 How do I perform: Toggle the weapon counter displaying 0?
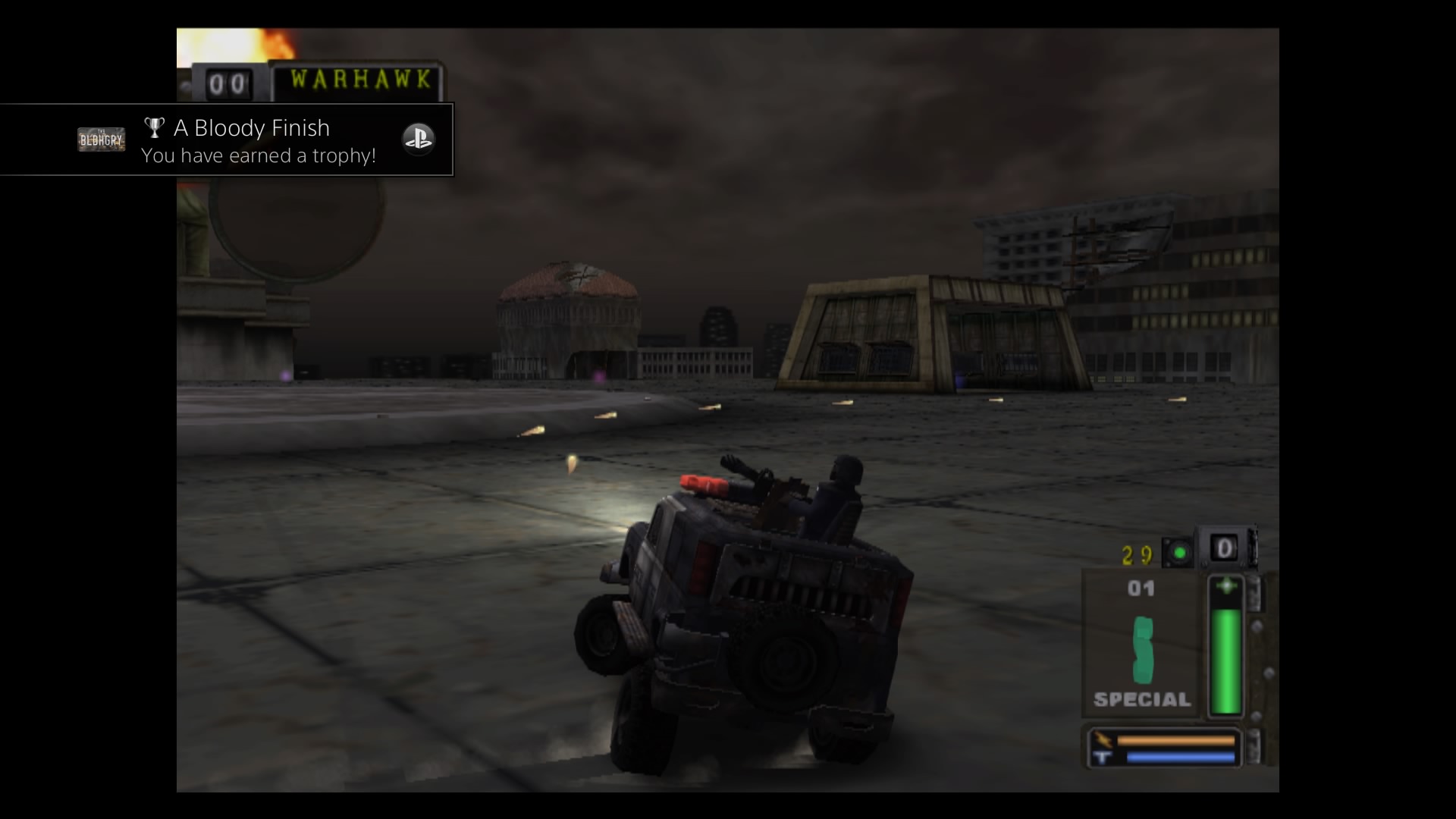1226,549
